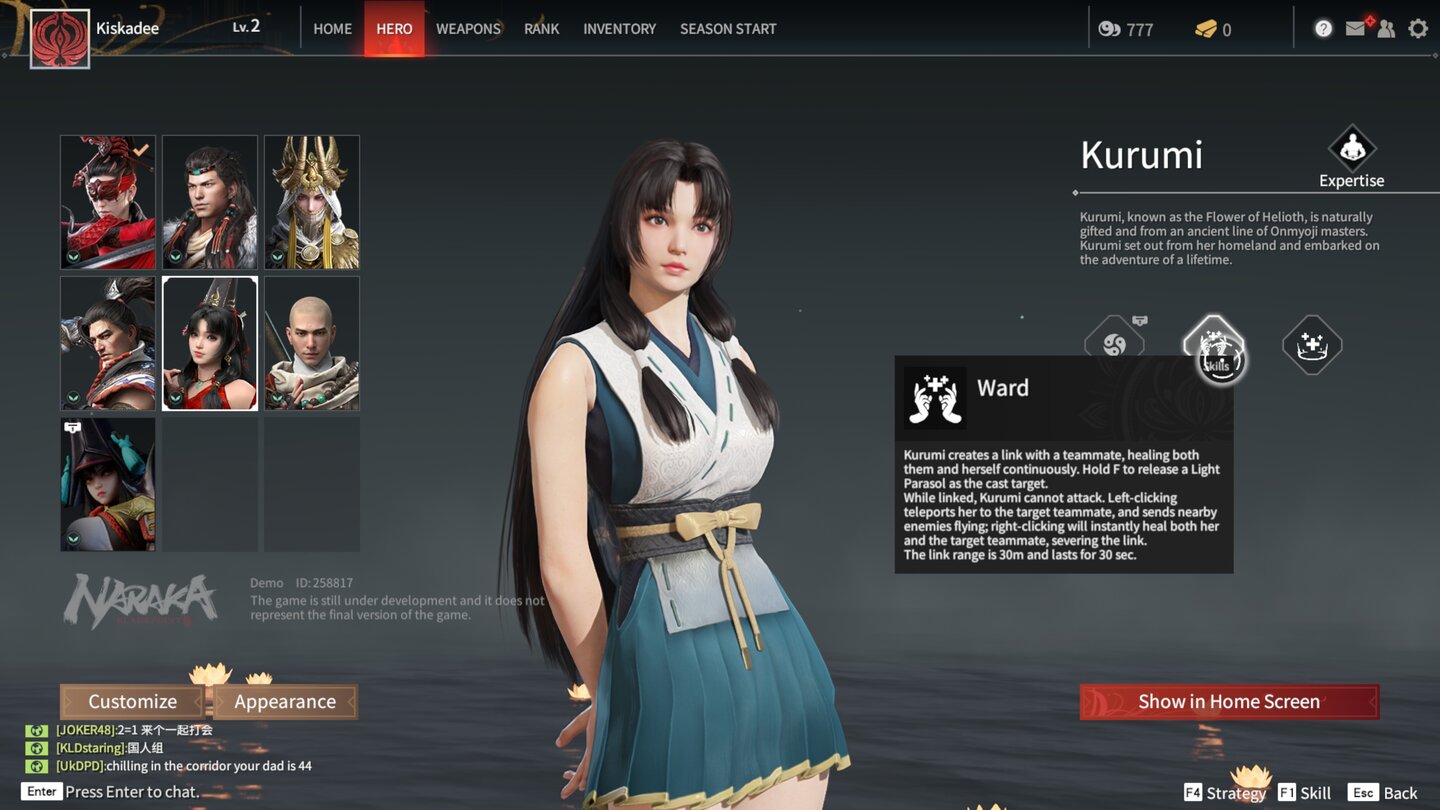Viewport: 1440px width, 810px height.
Task: Open the INVENTORY menu
Action: pyautogui.click(x=619, y=28)
